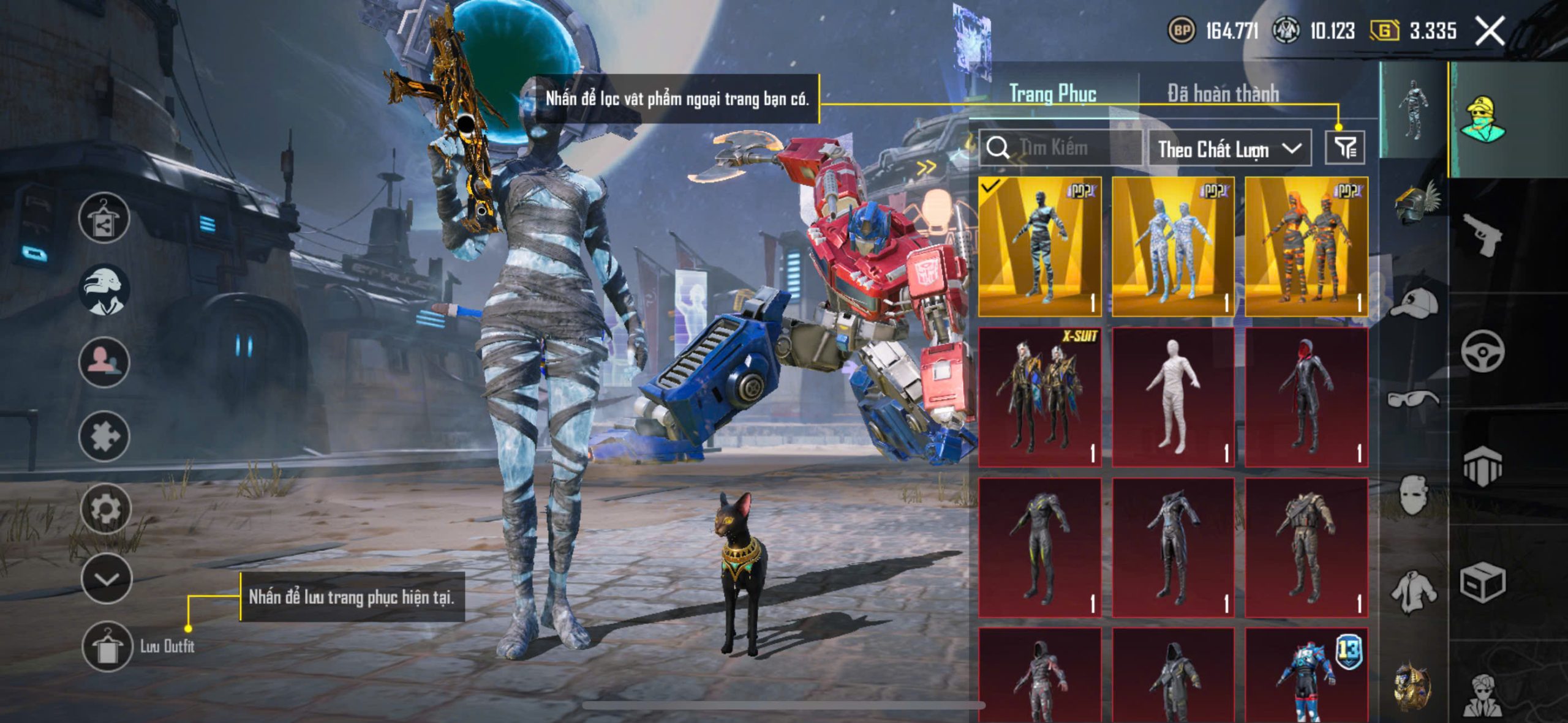Select the equipped dark mummy outfit
This screenshot has width=1568, height=723.
pos(1039,247)
